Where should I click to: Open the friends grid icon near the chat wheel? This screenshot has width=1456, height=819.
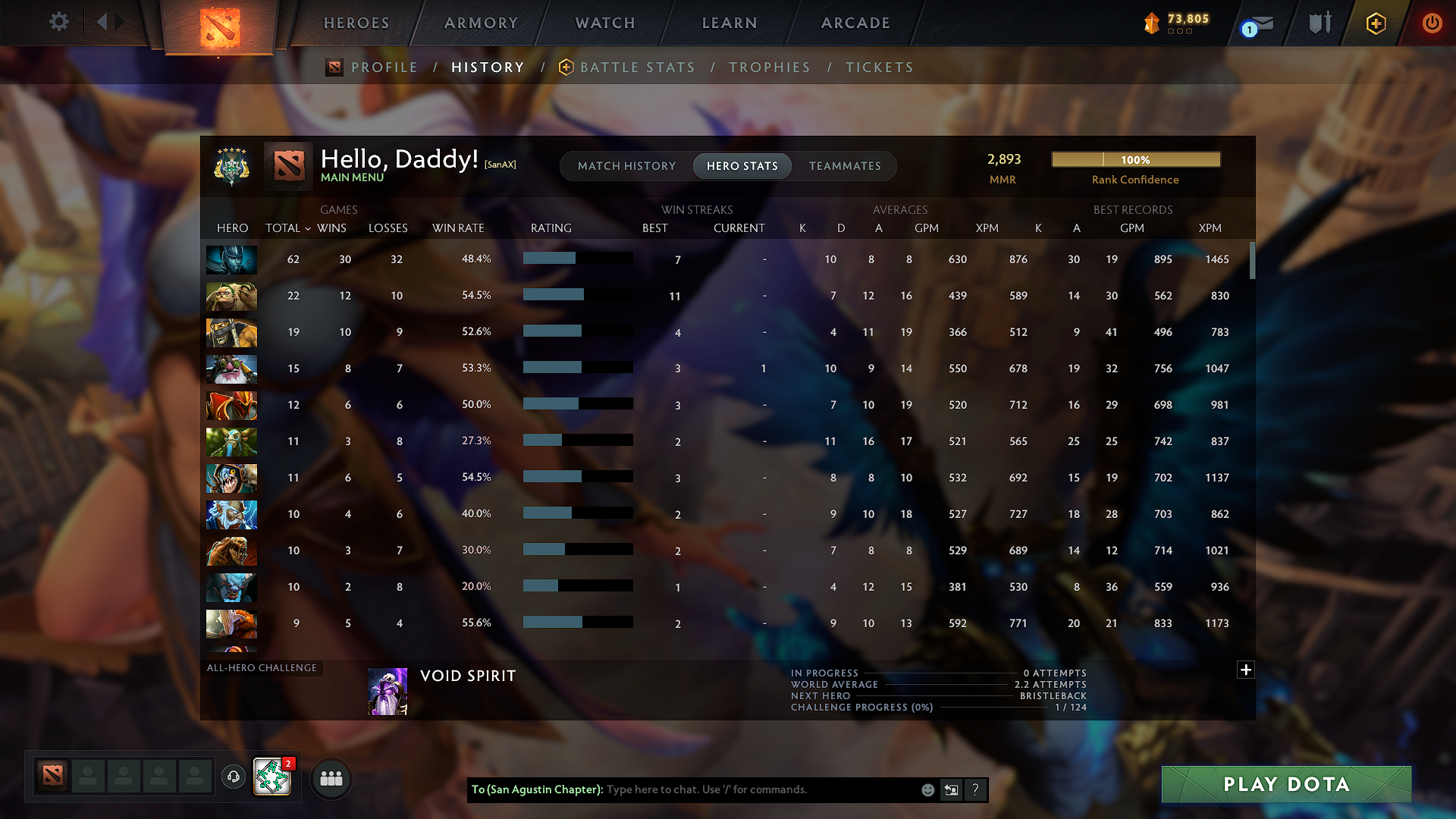tap(331, 778)
